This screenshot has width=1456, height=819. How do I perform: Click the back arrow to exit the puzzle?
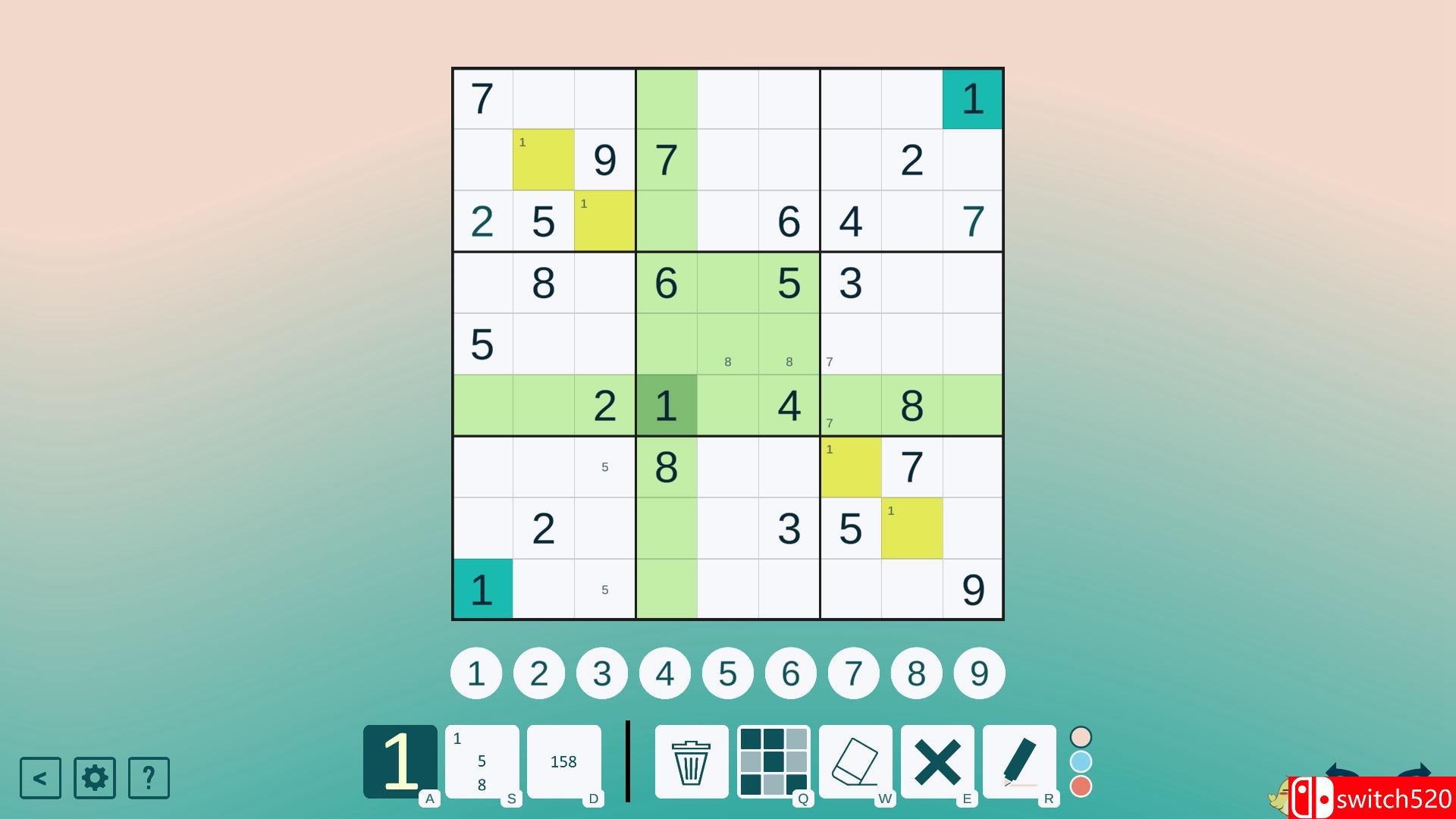(39, 777)
